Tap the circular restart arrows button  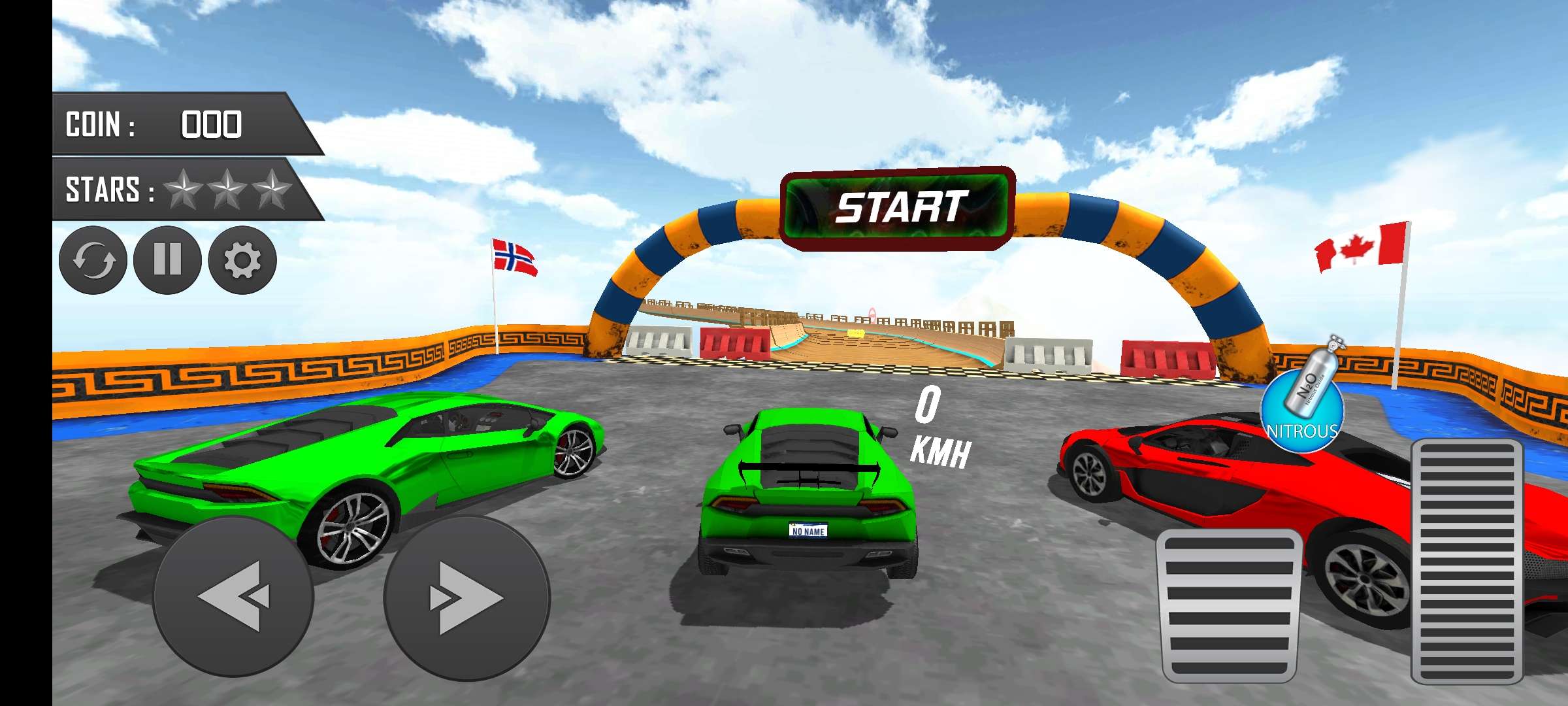point(93,260)
